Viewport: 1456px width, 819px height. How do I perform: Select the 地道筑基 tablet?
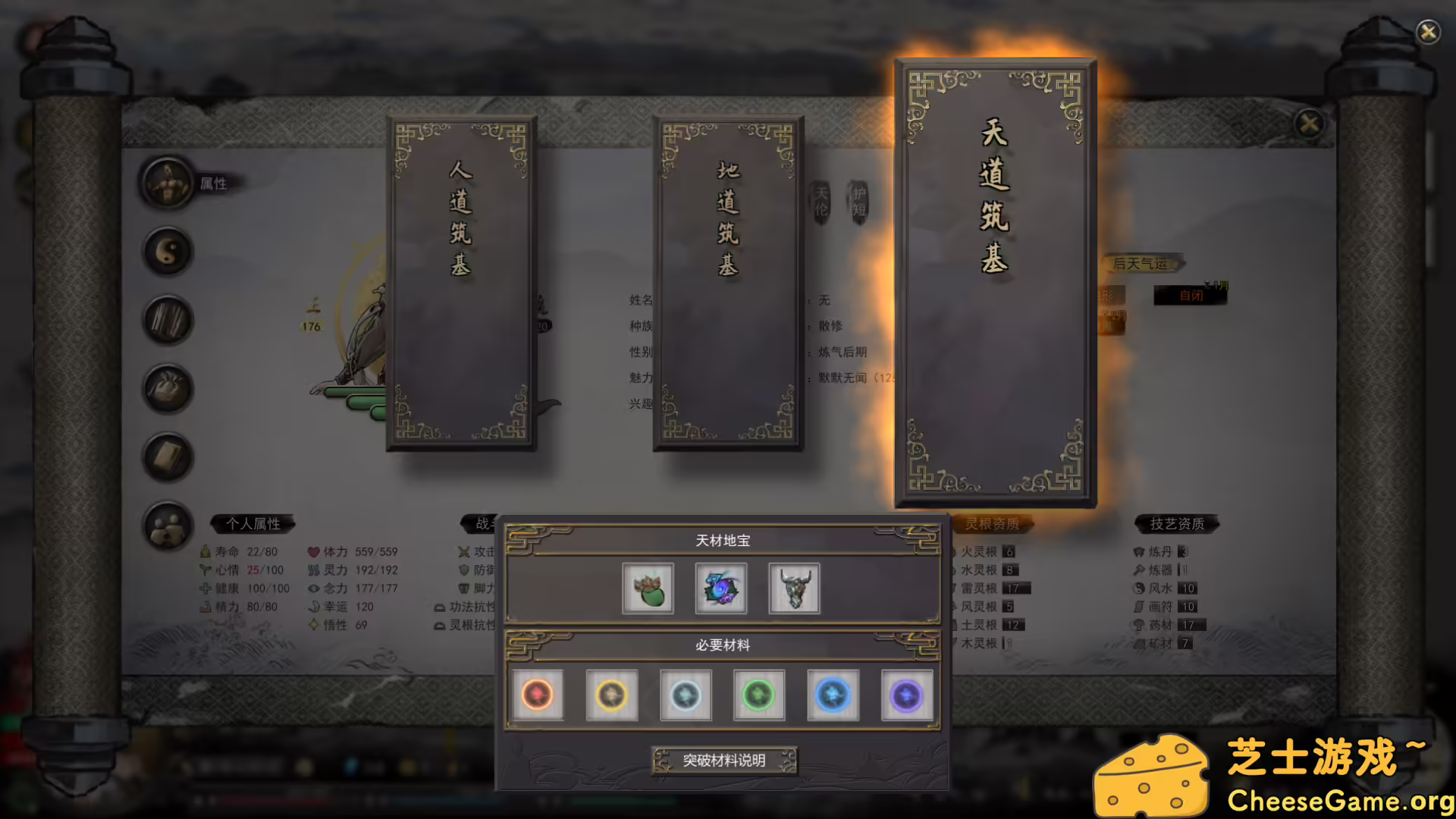pos(728,281)
